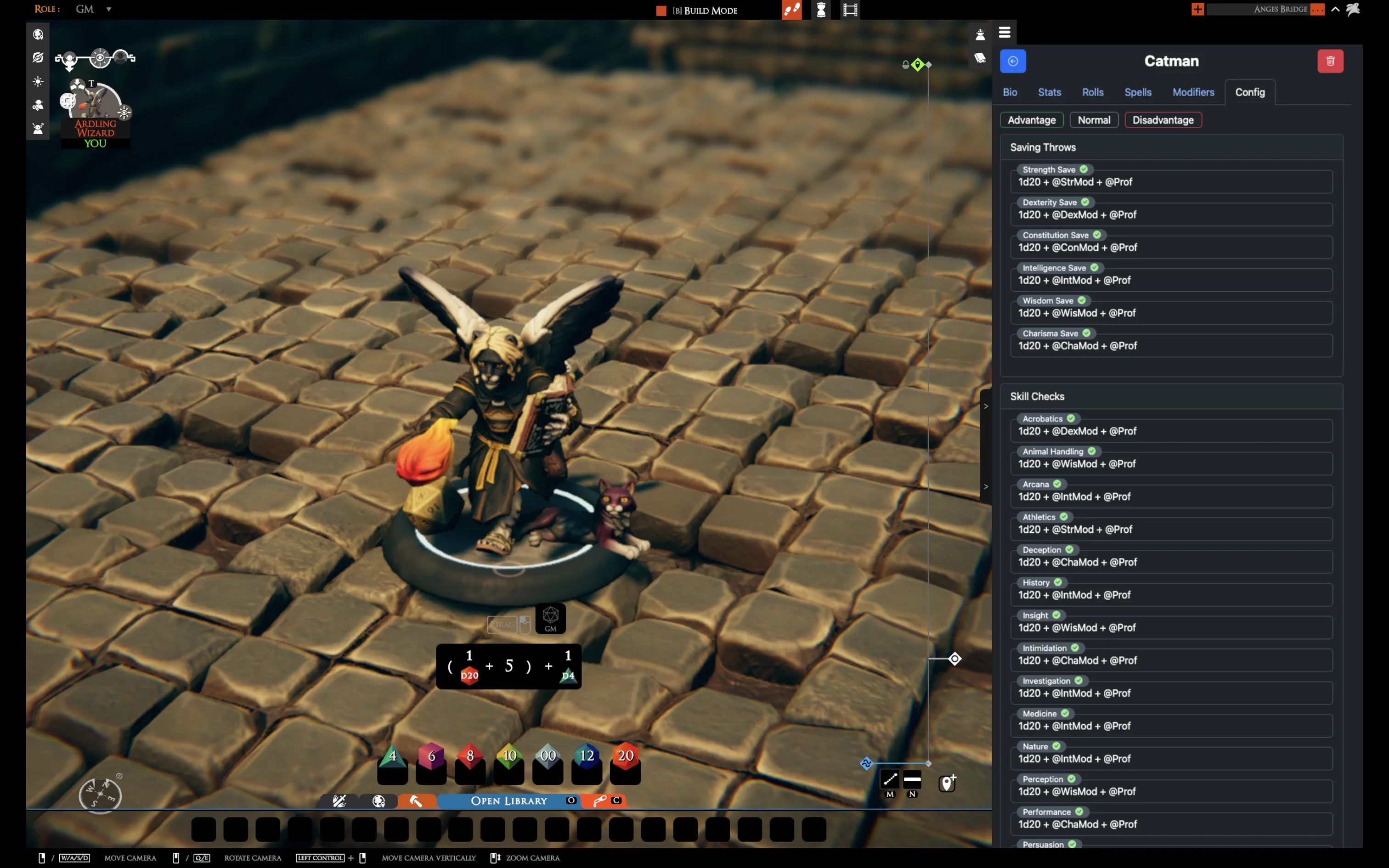Delete Catman with the red trash button
This screenshot has height=868, width=1389.
pos(1331,61)
